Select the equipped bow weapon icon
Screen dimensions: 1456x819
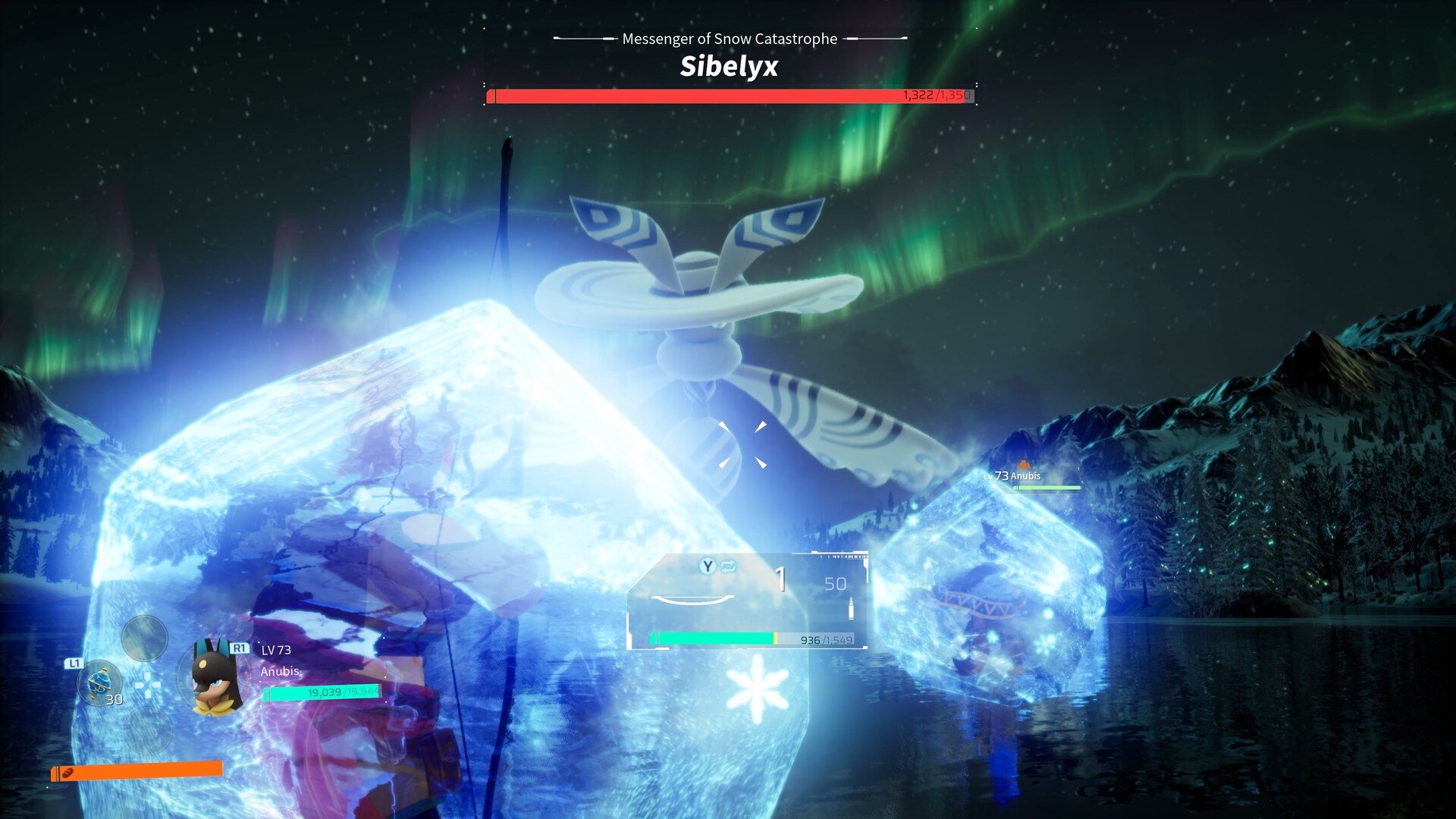[692, 600]
